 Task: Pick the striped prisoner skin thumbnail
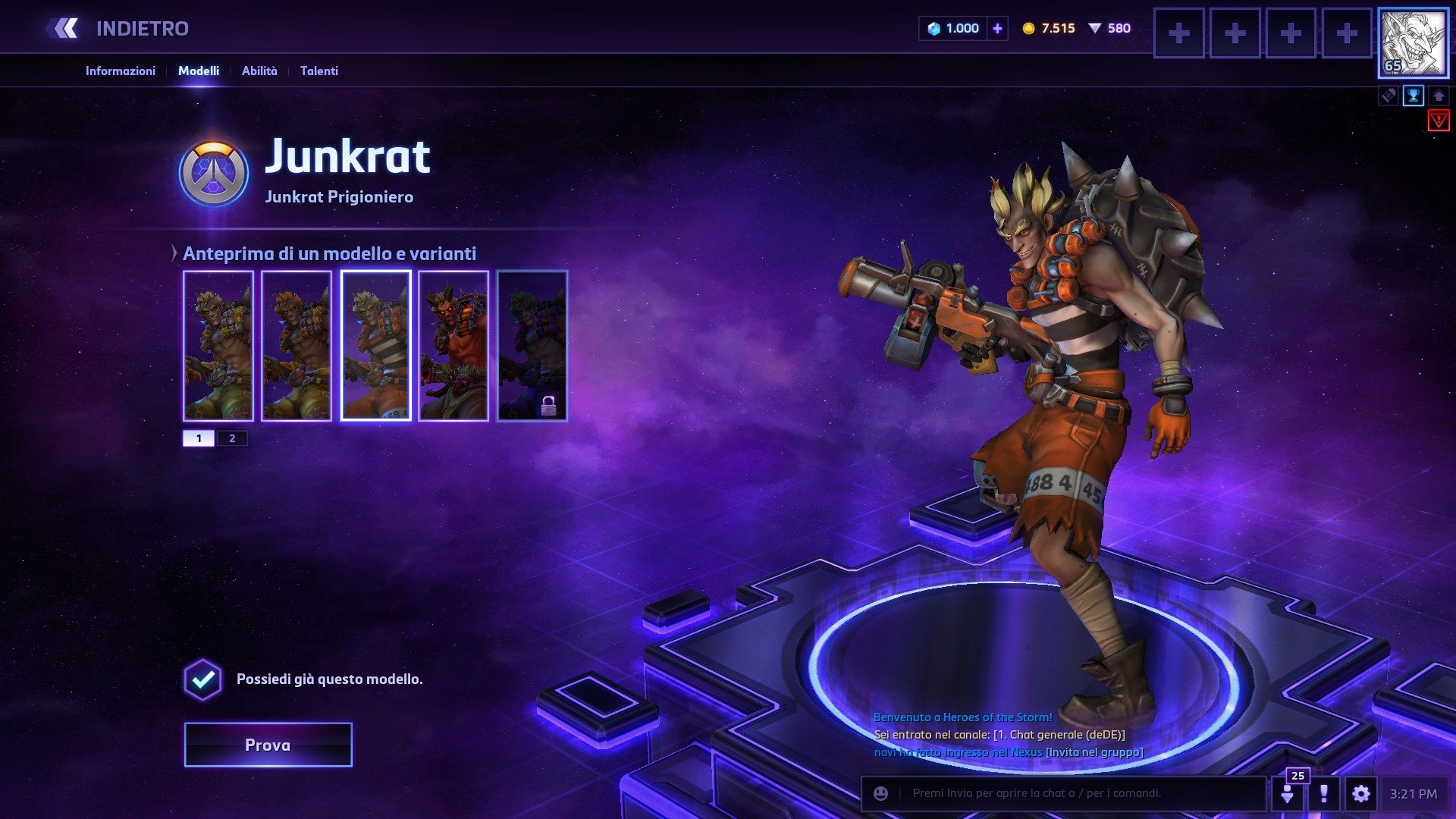click(x=376, y=345)
